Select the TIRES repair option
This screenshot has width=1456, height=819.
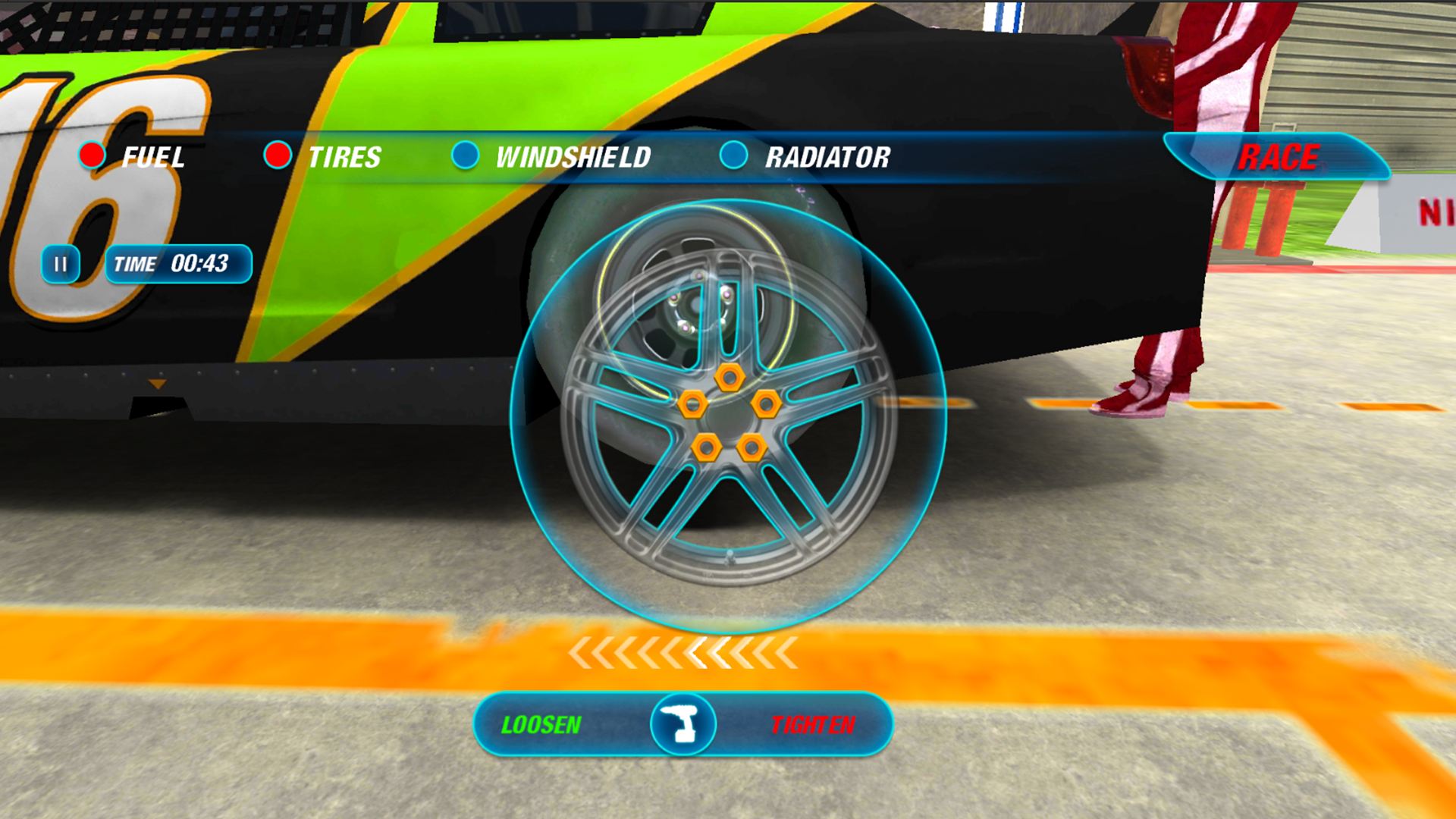345,157
